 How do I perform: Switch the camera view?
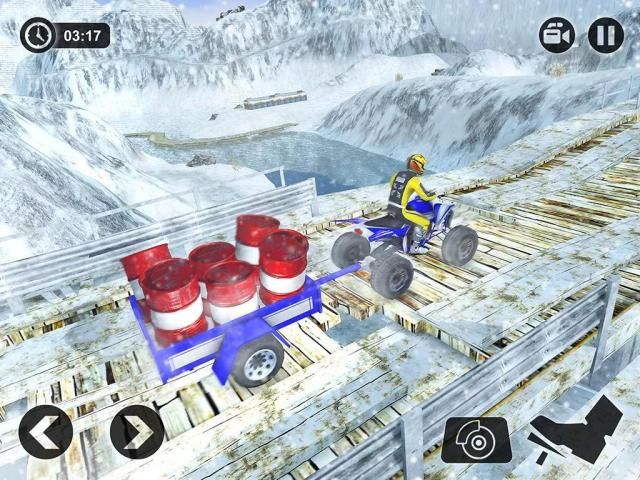click(x=557, y=36)
